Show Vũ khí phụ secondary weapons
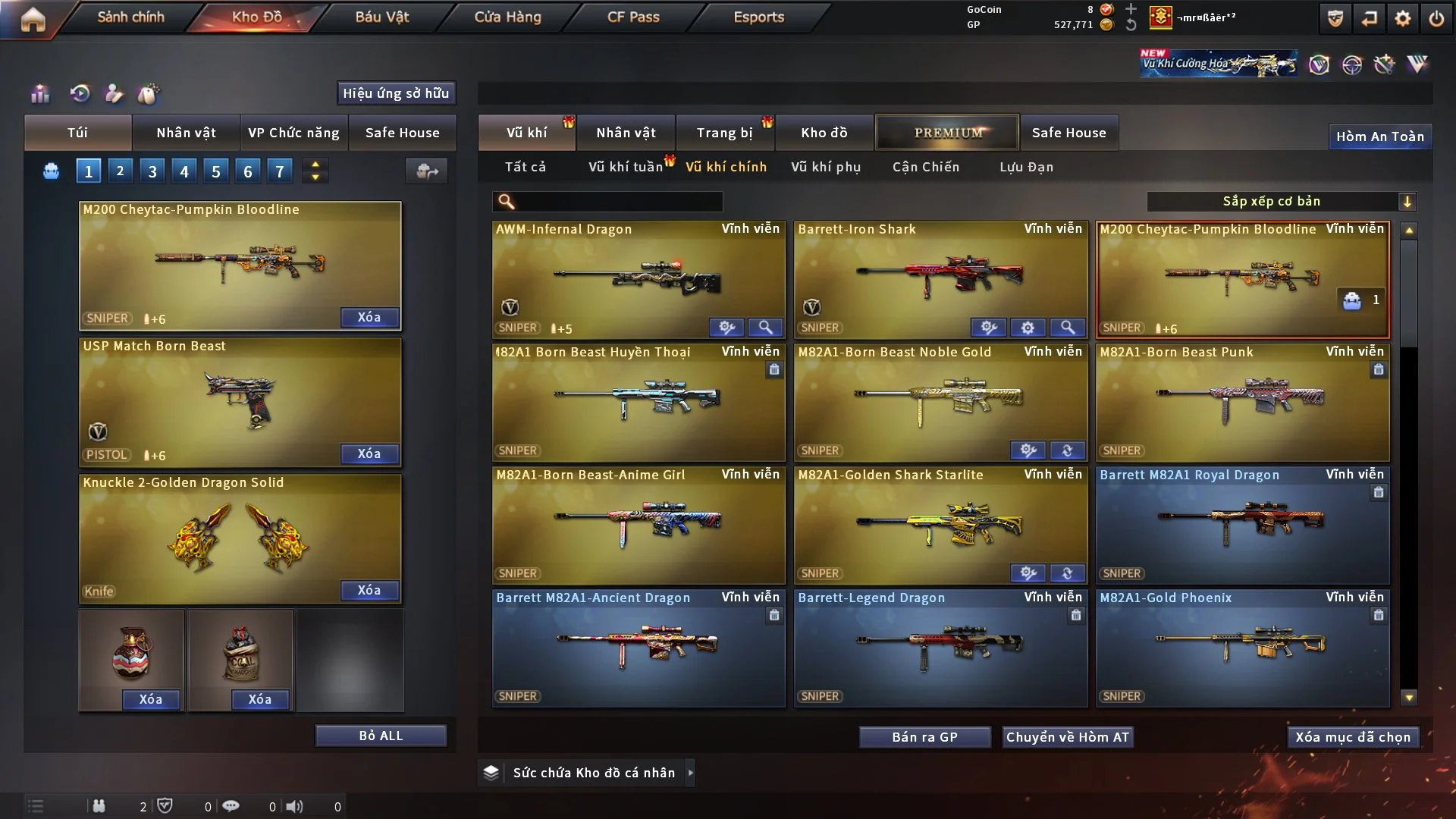Image resolution: width=1456 pixels, height=819 pixels. 825,167
